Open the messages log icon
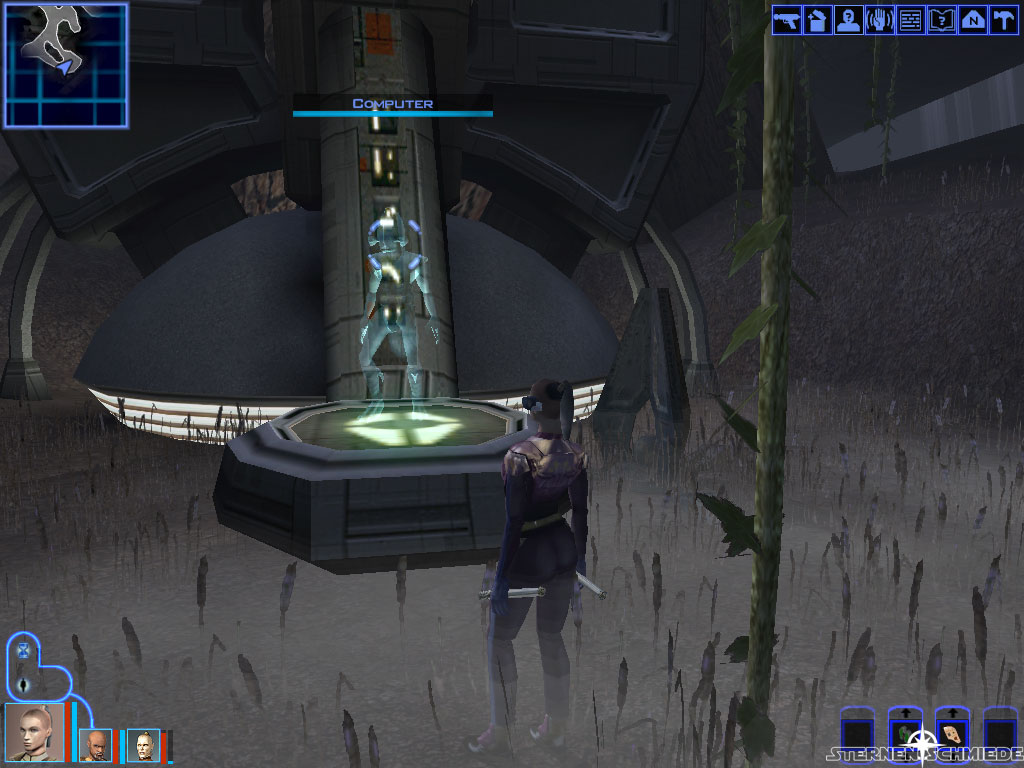Image resolution: width=1024 pixels, height=768 pixels. pyautogui.click(x=910, y=20)
